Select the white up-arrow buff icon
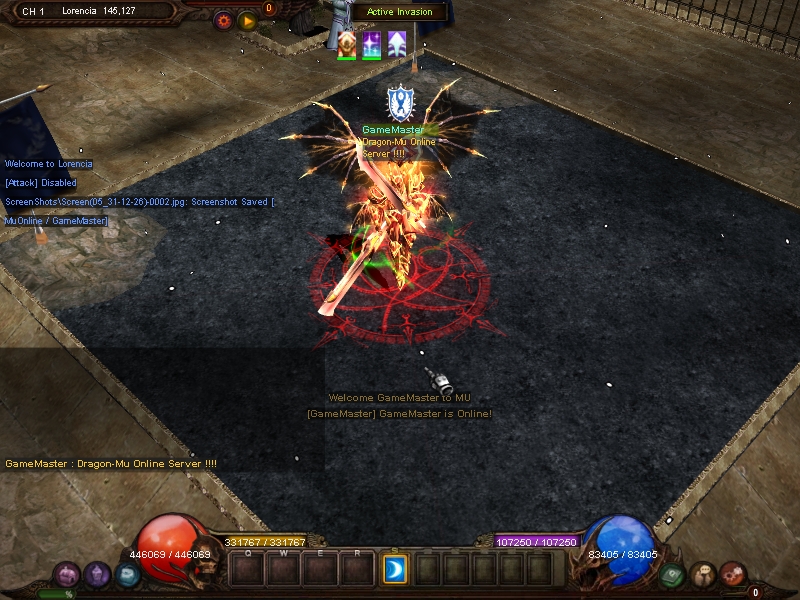 [x=397, y=44]
